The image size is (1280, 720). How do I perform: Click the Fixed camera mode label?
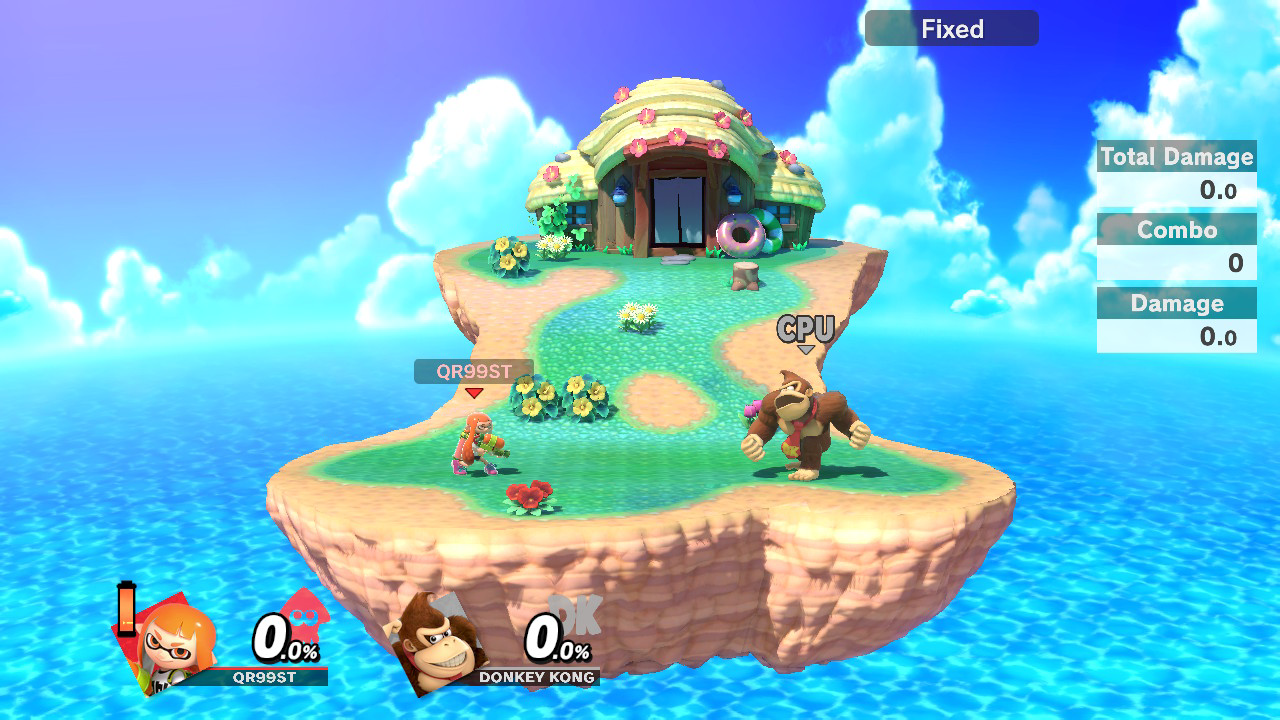951,29
